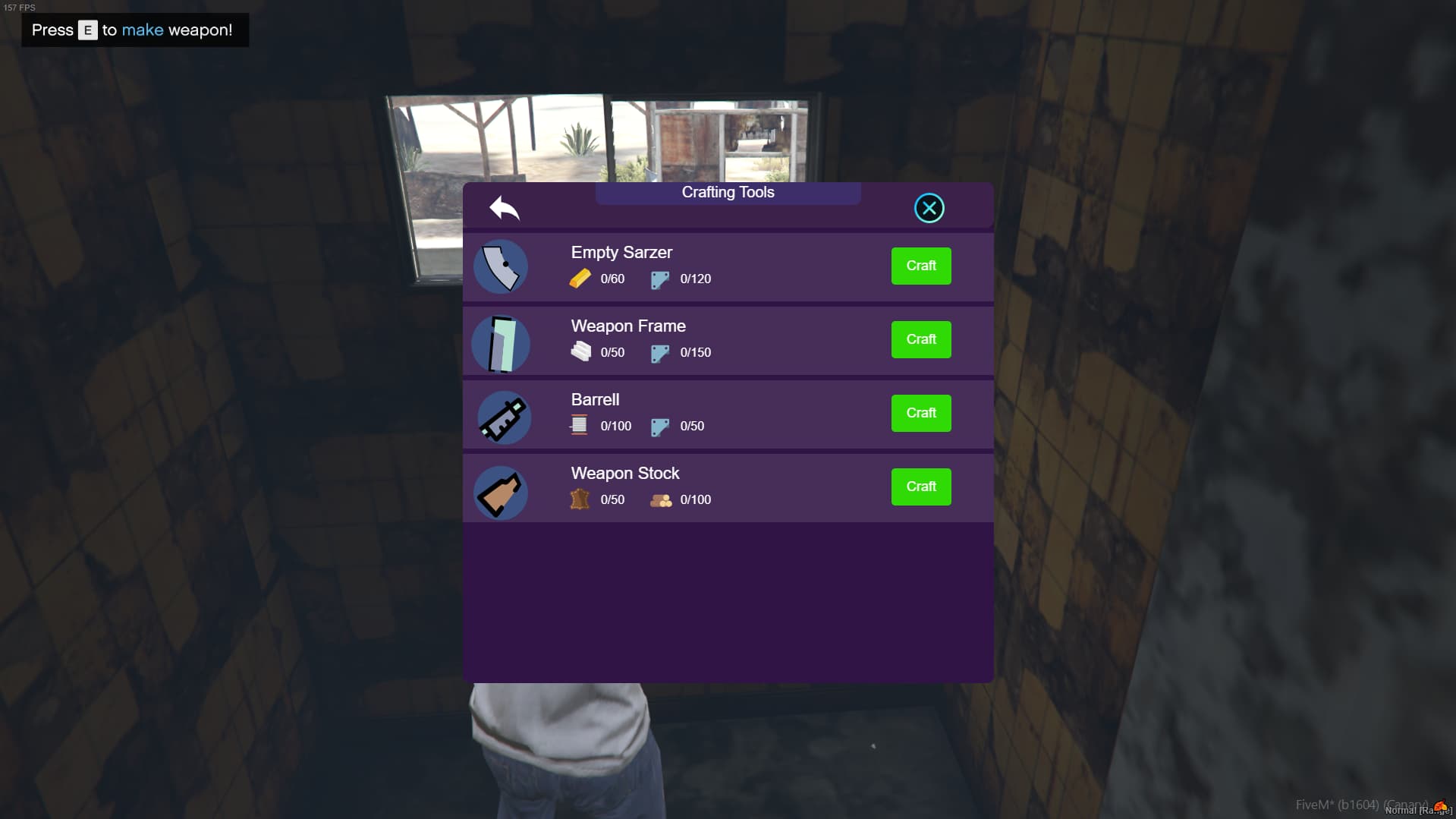The image size is (1456, 819).
Task: Select the Crafting Tools title bar
Action: click(x=726, y=192)
